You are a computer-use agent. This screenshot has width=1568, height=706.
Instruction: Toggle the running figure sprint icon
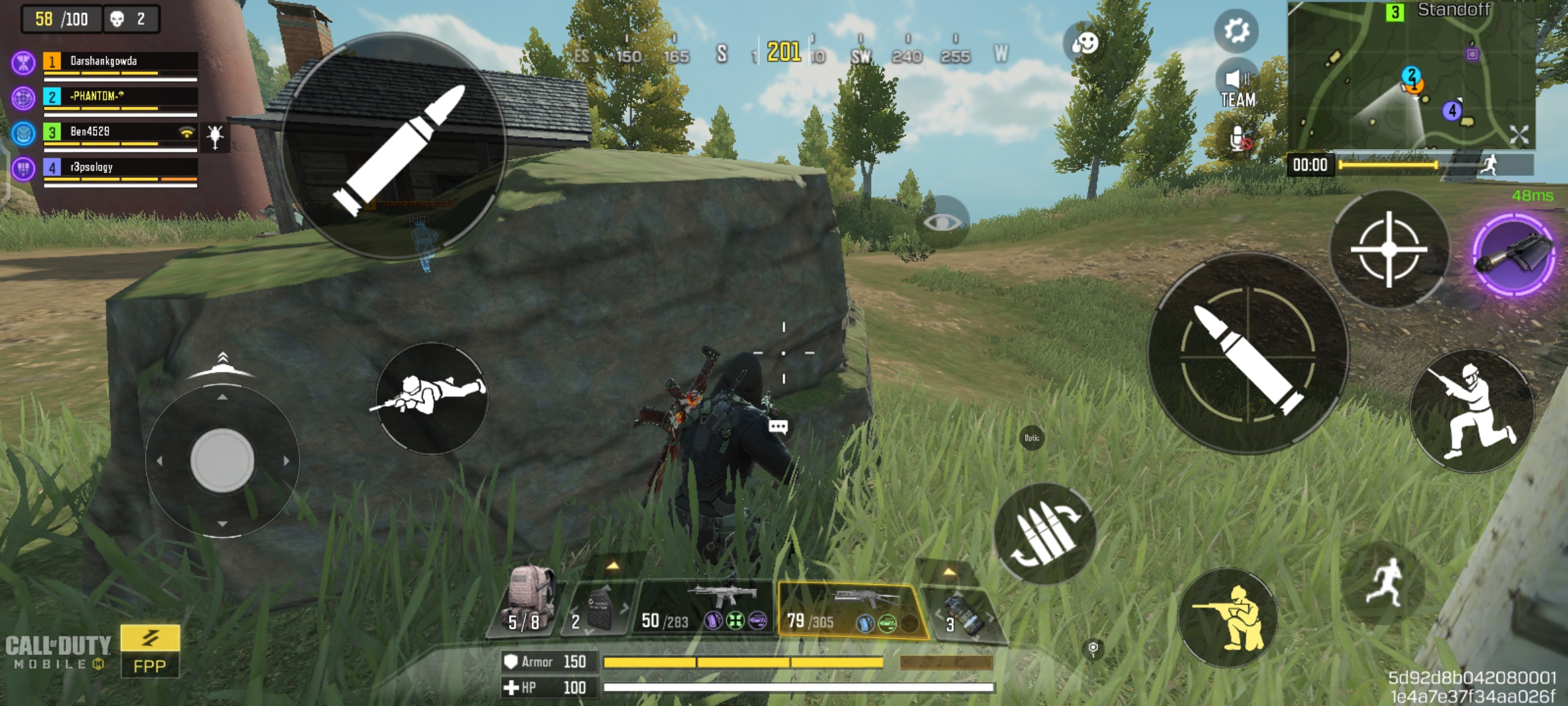point(1384,582)
